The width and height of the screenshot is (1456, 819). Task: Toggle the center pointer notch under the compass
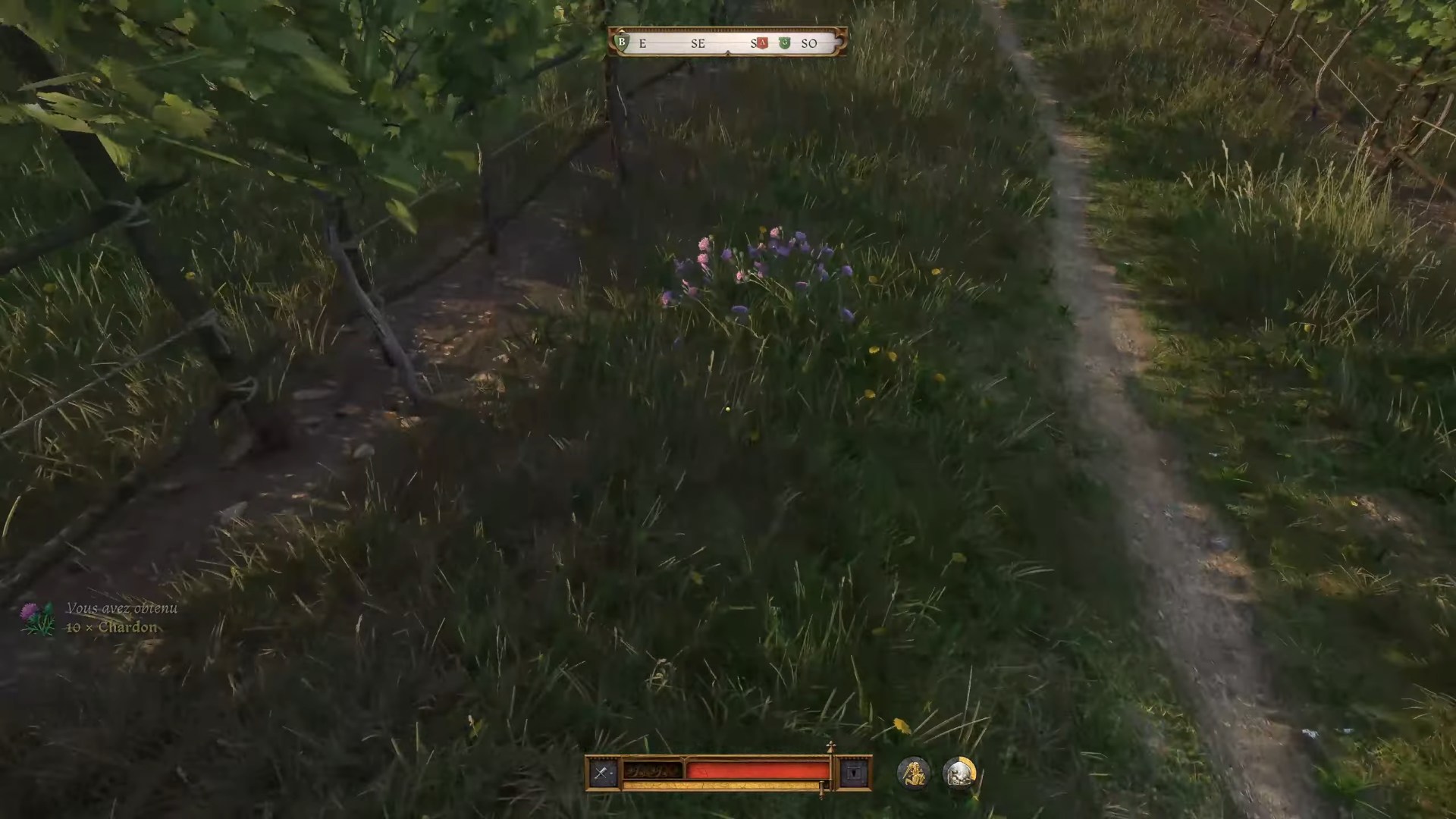point(728,53)
